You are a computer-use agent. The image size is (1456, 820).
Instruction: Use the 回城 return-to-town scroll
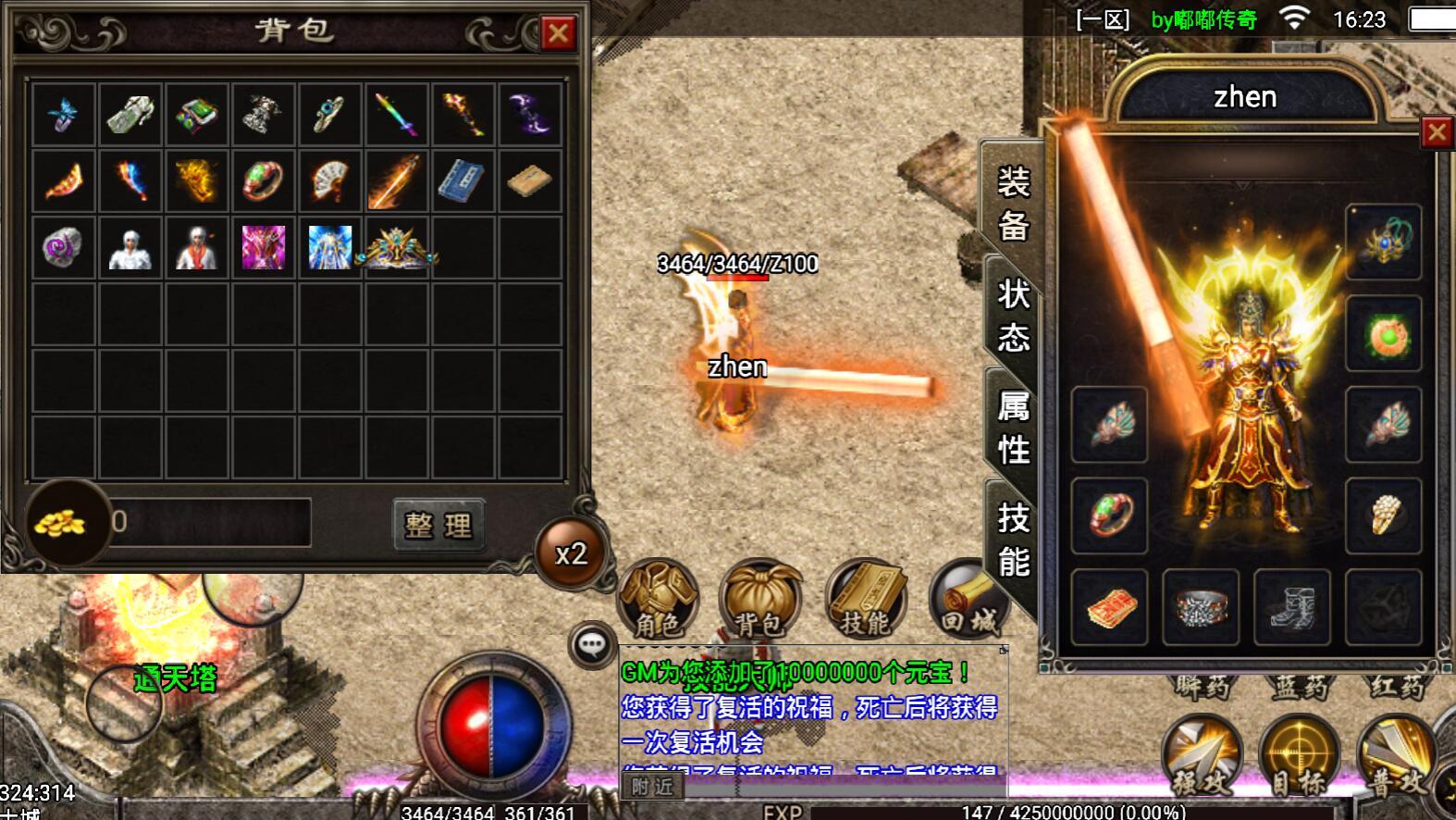point(965,599)
